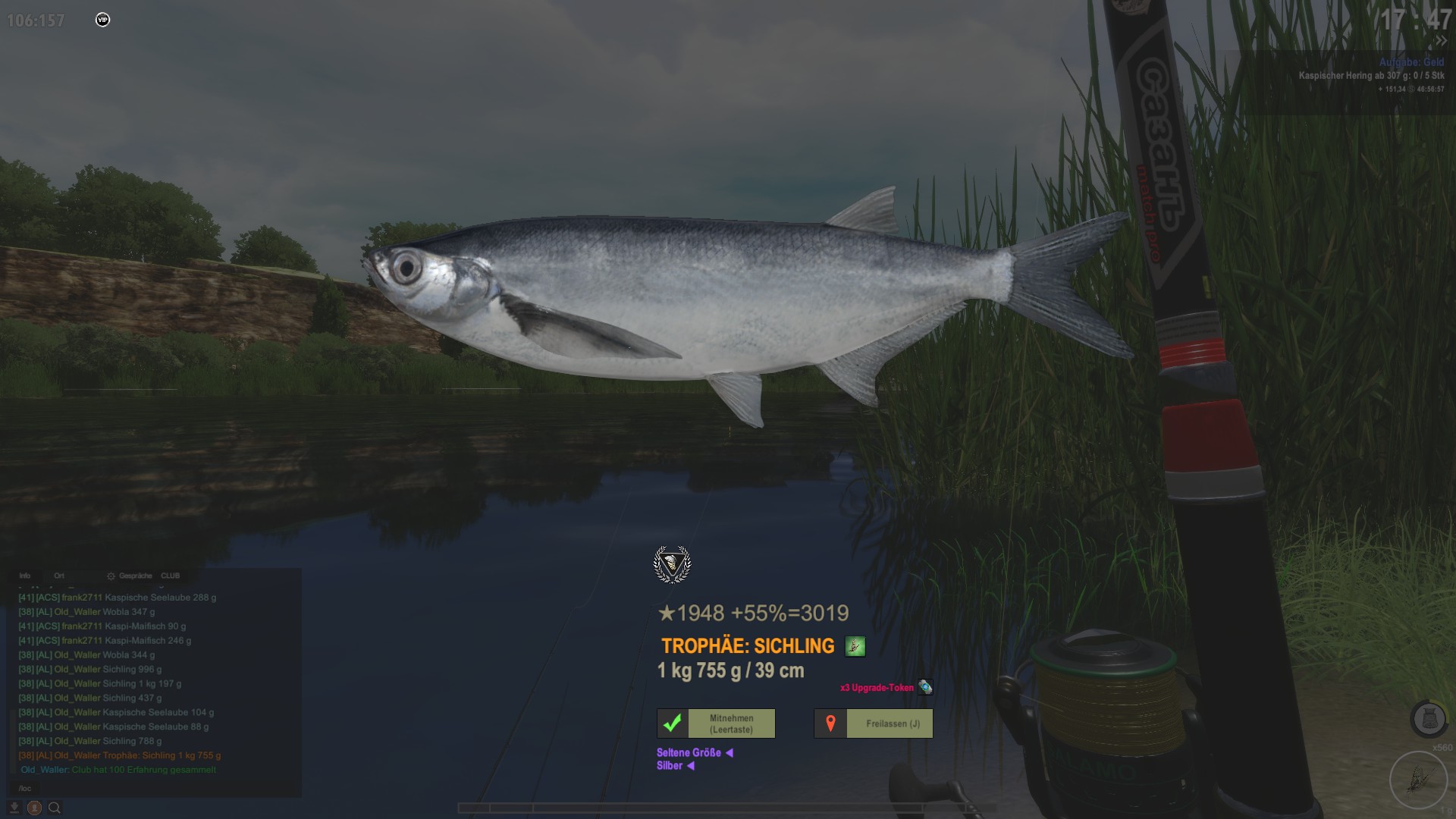Click the VIP badge icon
The width and height of the screenshot is (1456, 819).
coord(103,20)
